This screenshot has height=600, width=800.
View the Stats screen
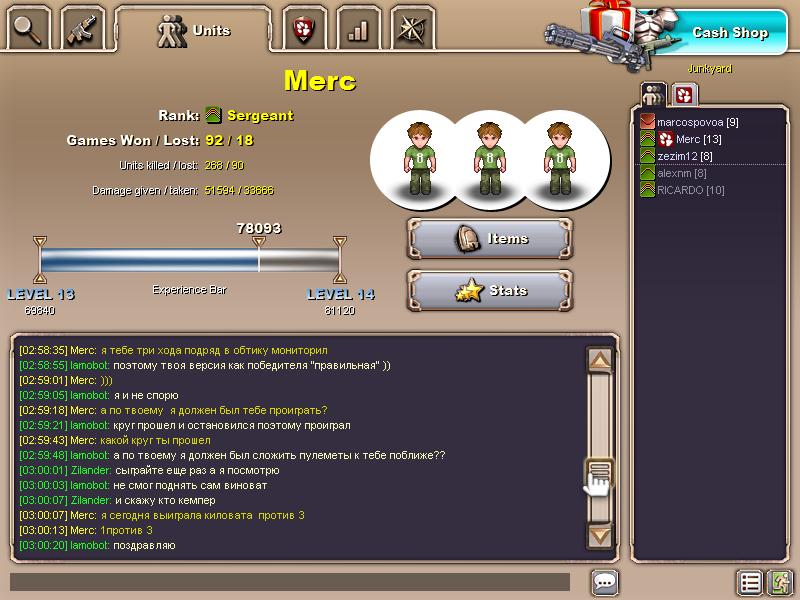(x=490, y=291)
